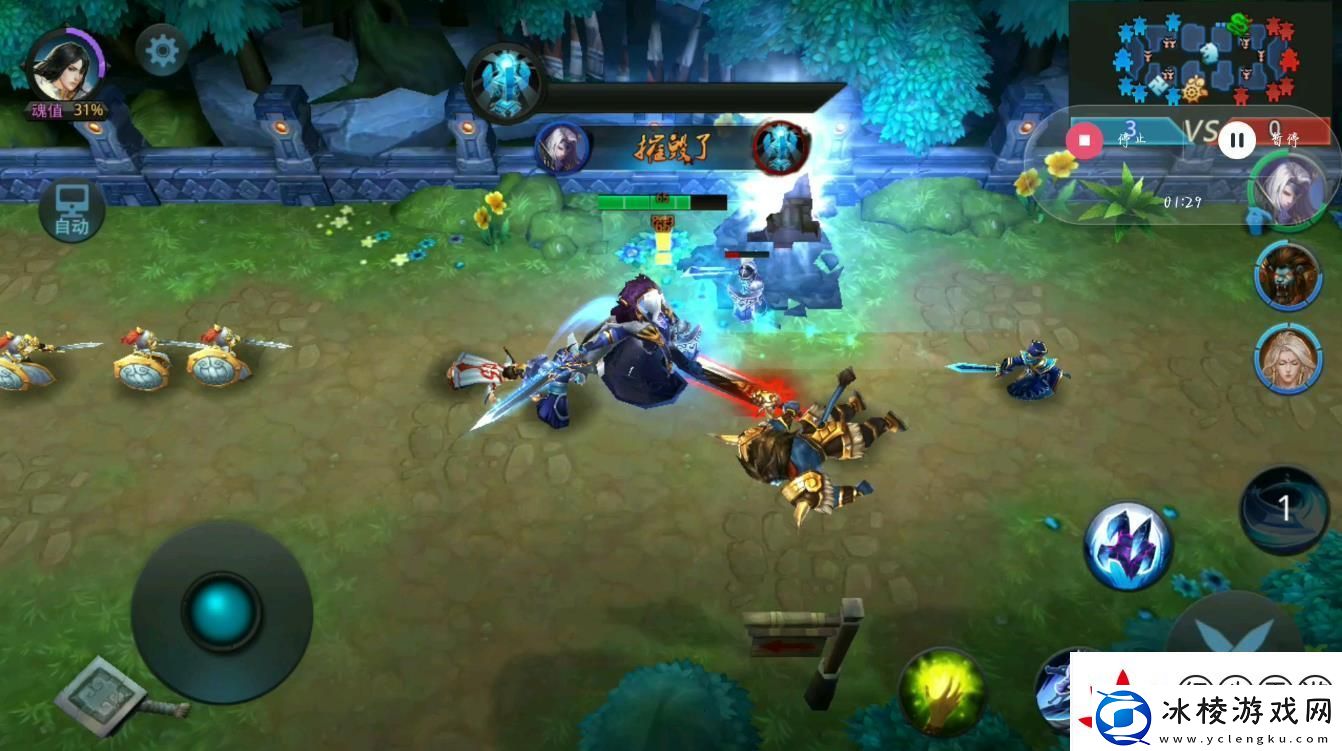Open the gear settings menu
Image resolution: width=1342 pixels, height=751 pixels.
161,50
